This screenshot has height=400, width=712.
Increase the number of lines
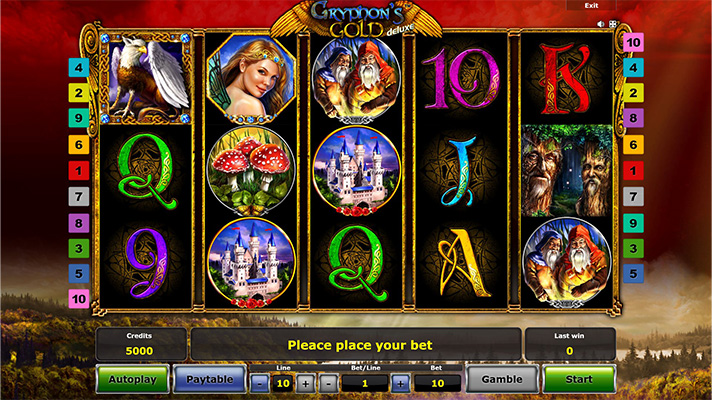[x=305, y=383]
